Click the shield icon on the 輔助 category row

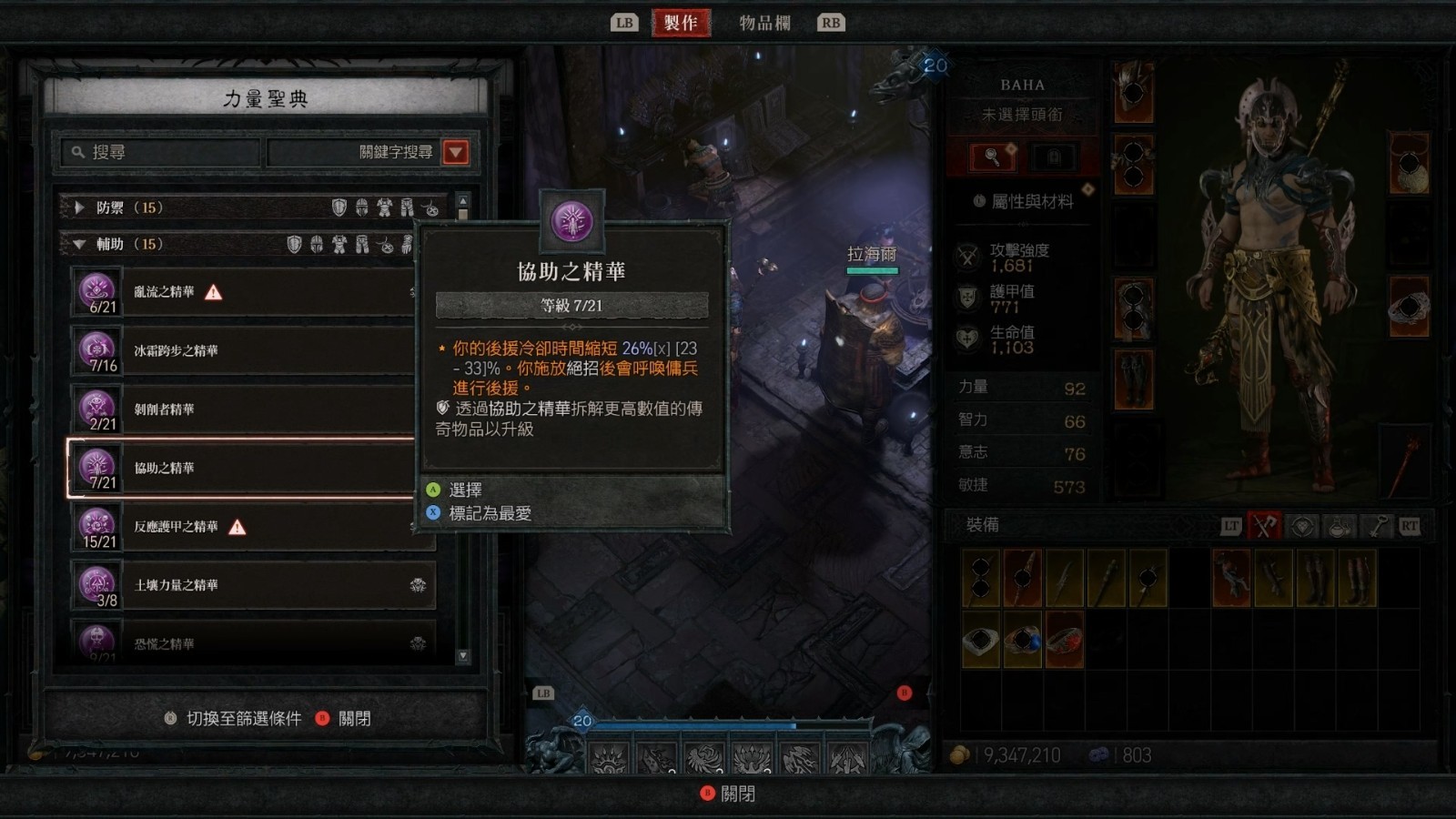click(x=295, y=245)
